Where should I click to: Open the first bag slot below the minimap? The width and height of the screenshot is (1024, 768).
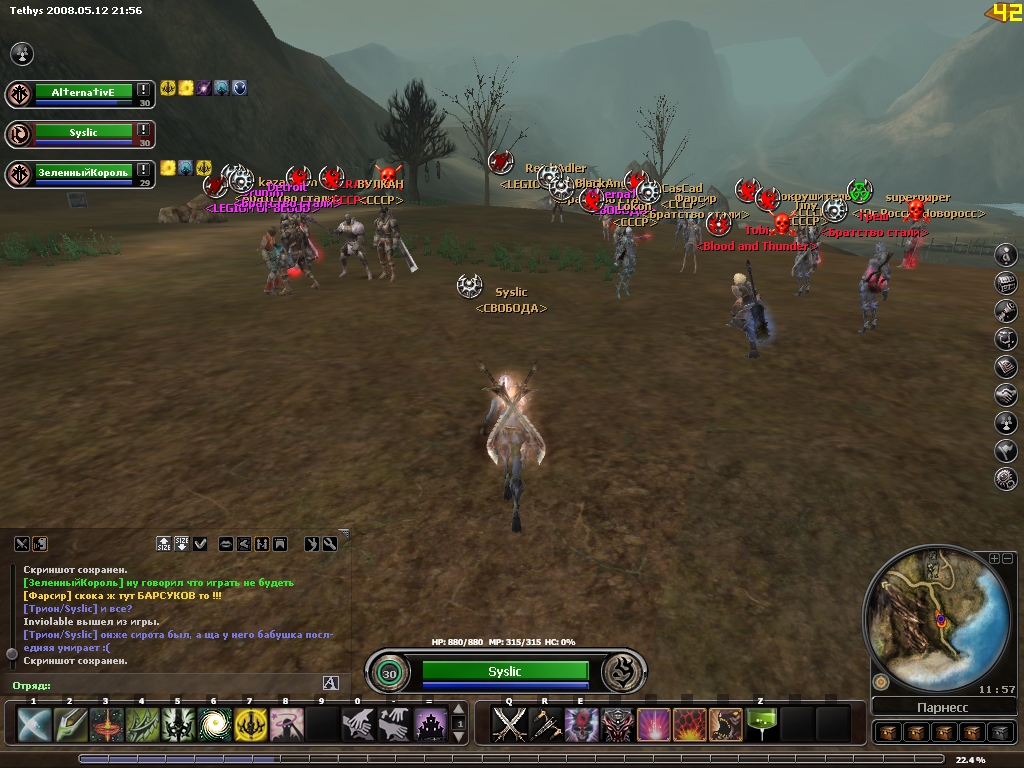coord(888,732)
